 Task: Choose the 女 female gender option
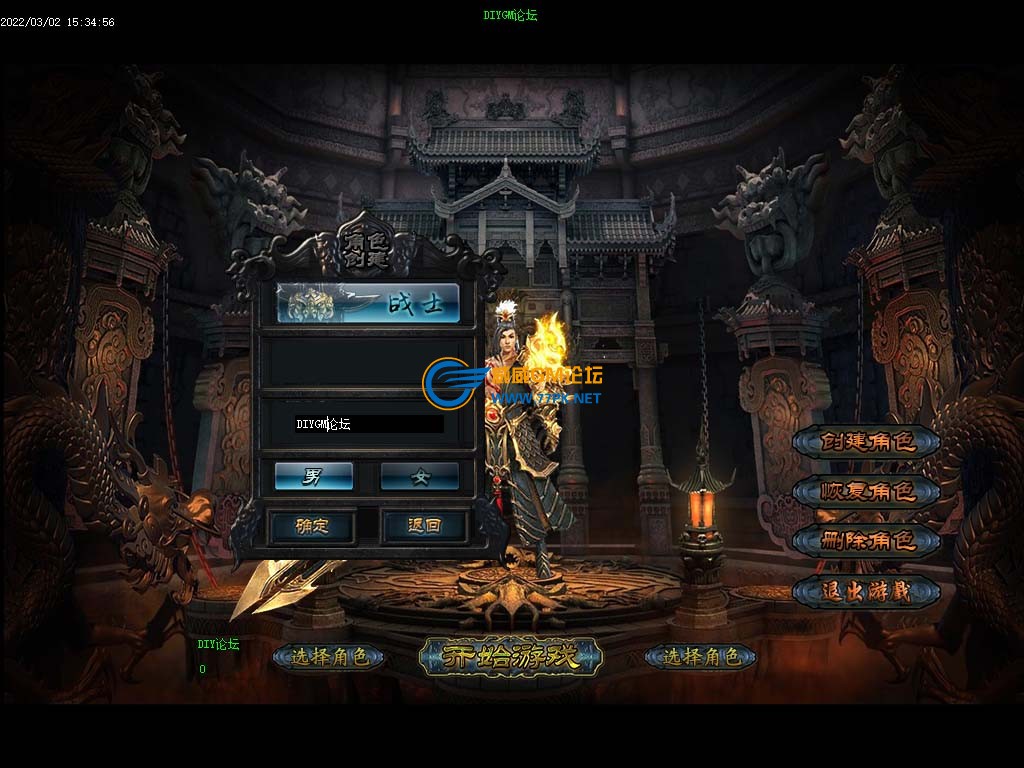click(420, 476)
